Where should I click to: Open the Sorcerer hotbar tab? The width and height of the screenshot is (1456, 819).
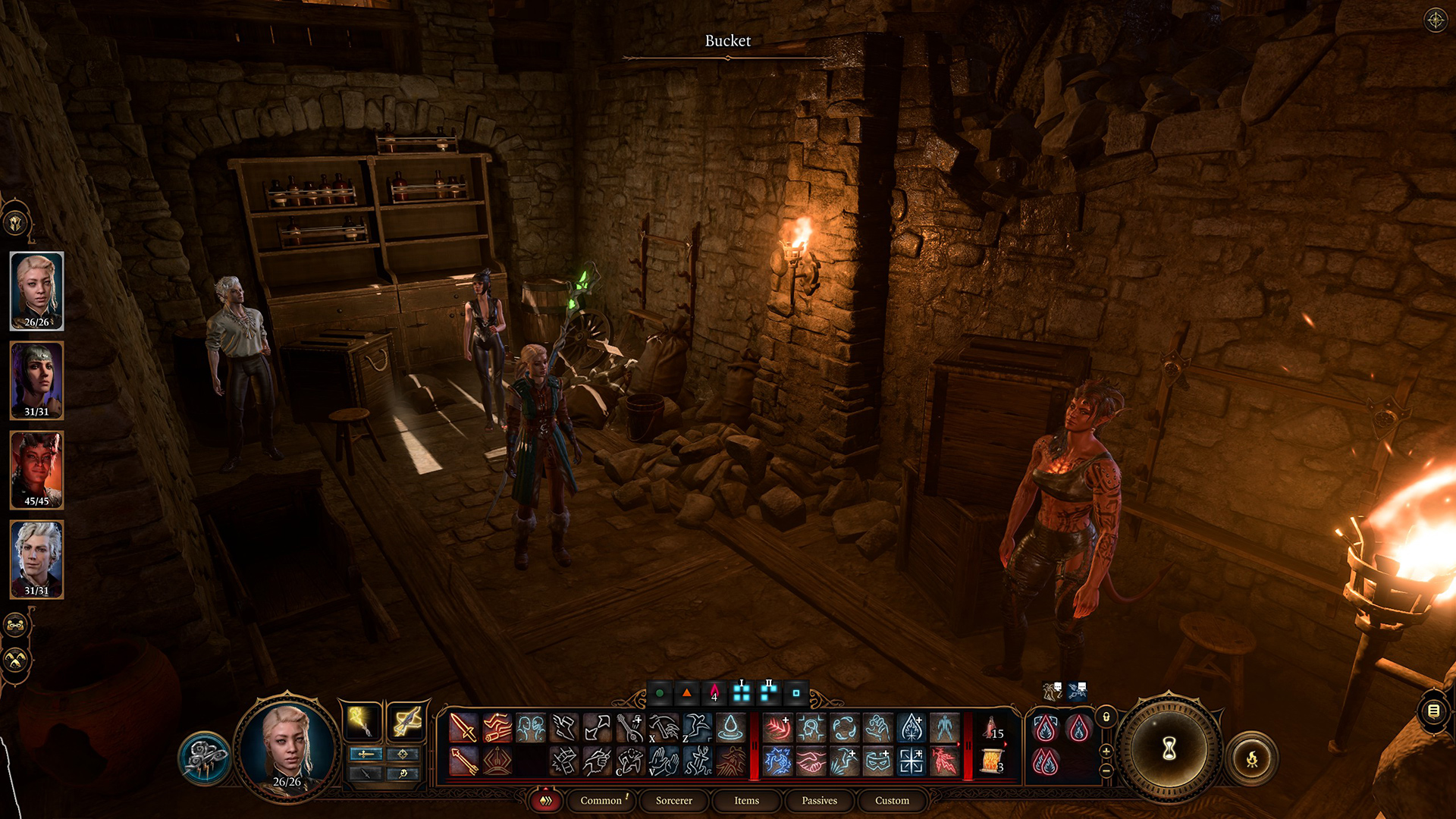673,801
